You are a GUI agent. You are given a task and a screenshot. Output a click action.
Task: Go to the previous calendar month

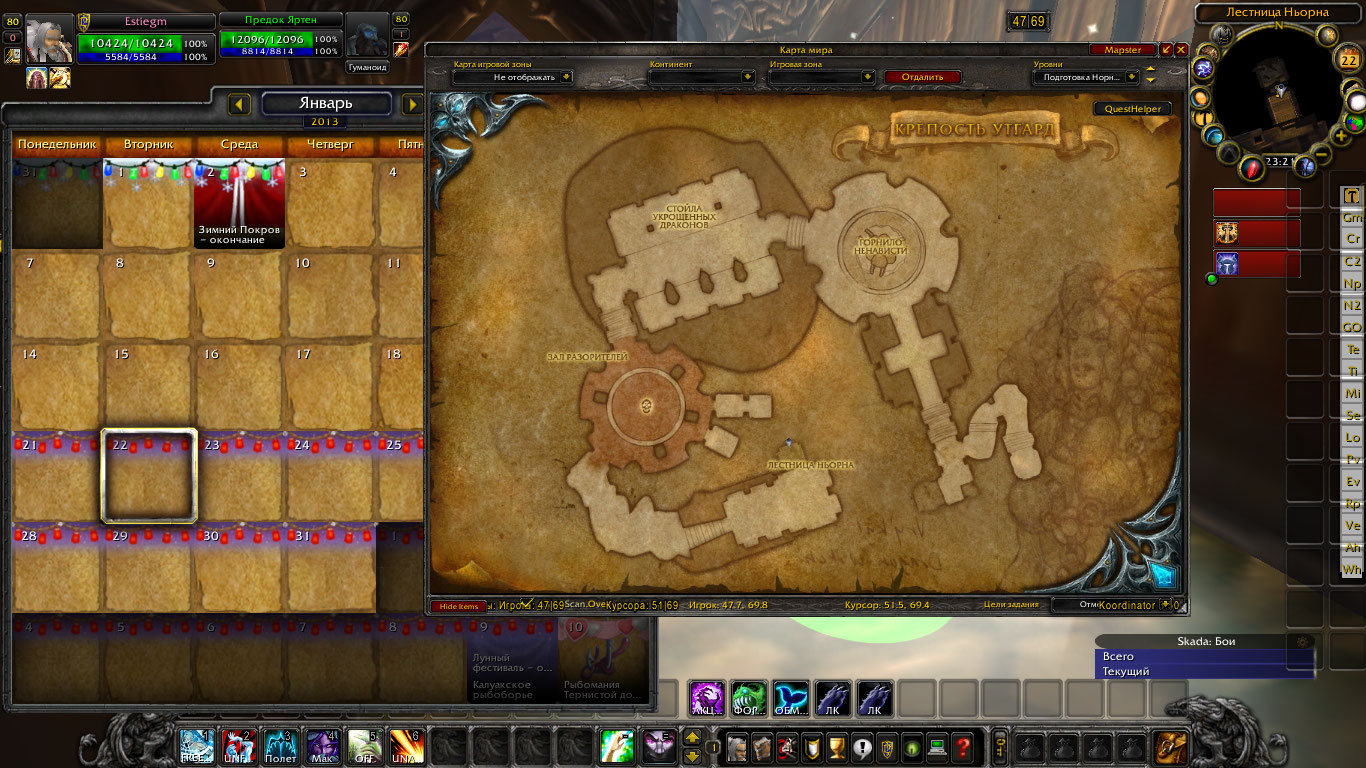239,104
